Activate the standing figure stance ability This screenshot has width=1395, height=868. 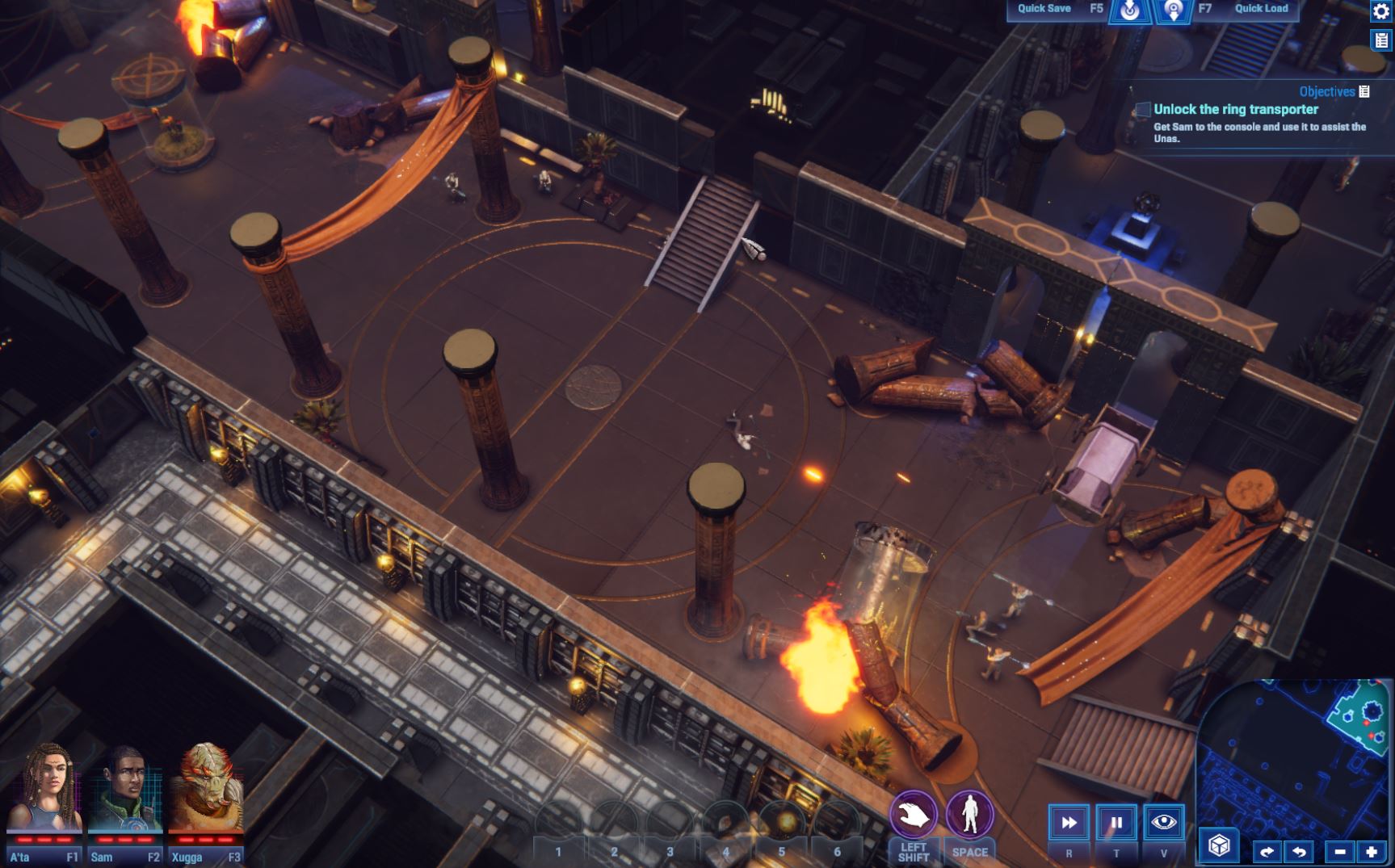point(969,815)
